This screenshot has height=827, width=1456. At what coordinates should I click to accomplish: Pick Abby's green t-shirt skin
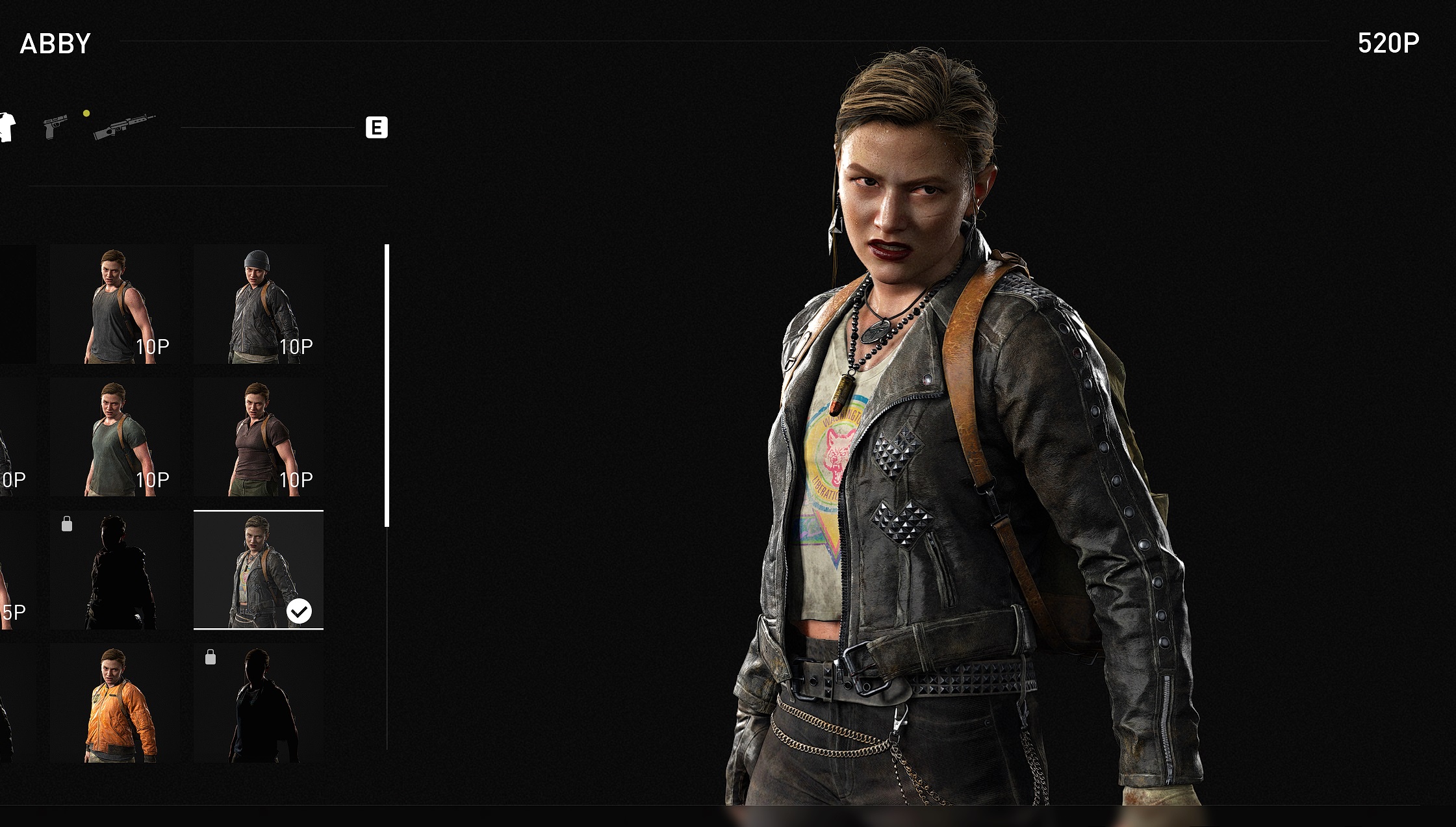115,438
